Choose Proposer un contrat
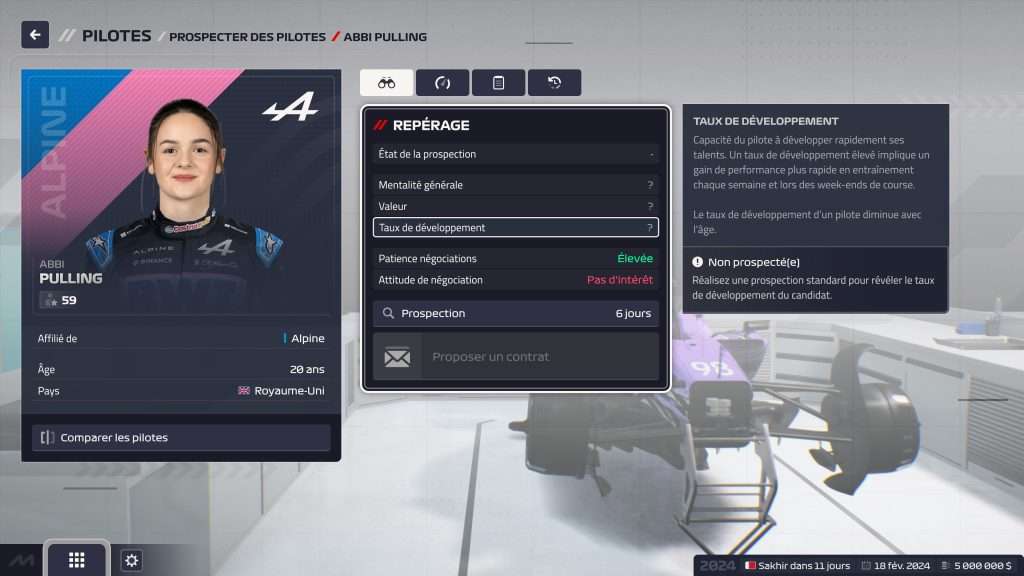Image resolution: width=1024 pixels, height=576 pixels. pyautogui.click(x=515, y=357)
